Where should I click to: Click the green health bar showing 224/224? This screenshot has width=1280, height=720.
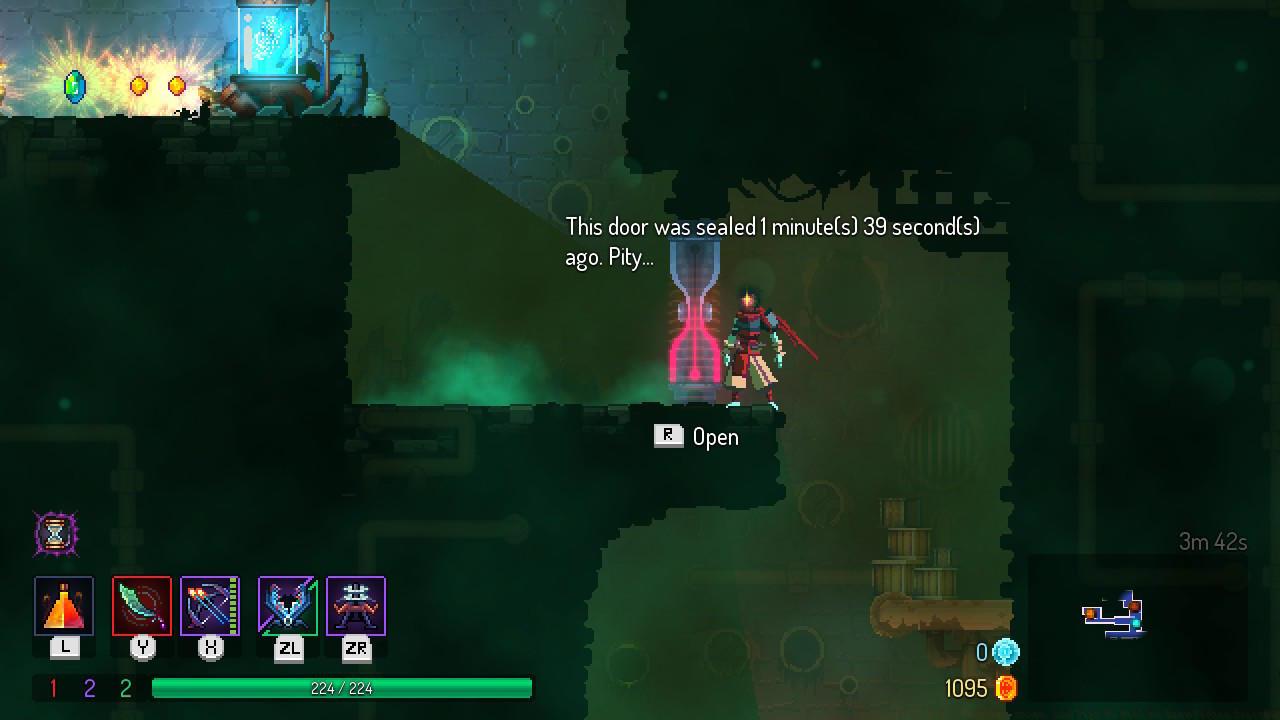[x=340, y=689]
